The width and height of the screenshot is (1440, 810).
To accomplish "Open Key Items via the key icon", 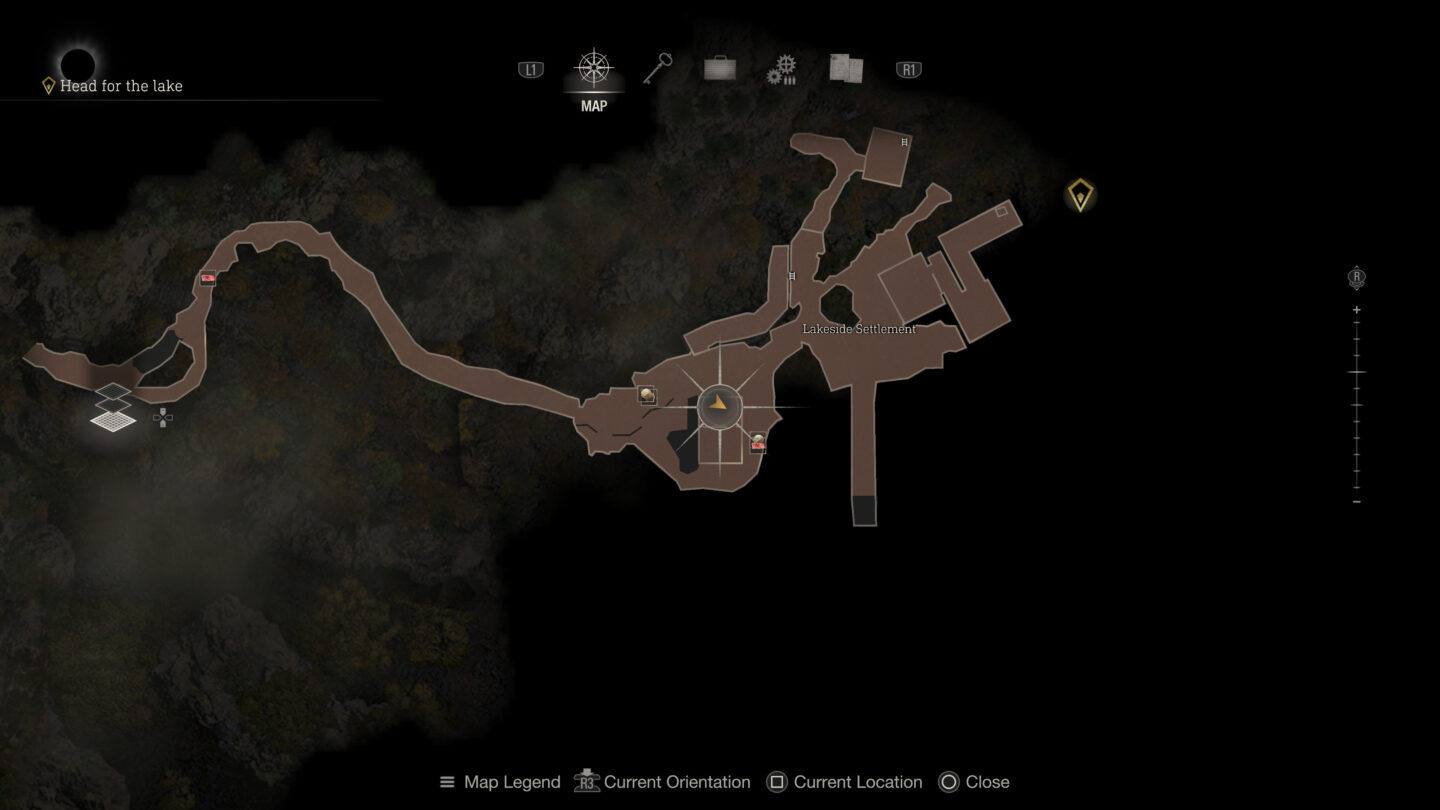I will 659,67.
